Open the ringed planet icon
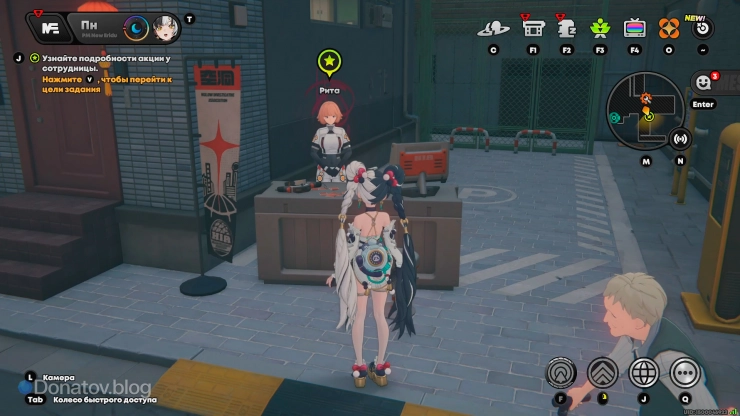Image resolution: width=740 pixels, height=416 pixels. click(493, 28)
